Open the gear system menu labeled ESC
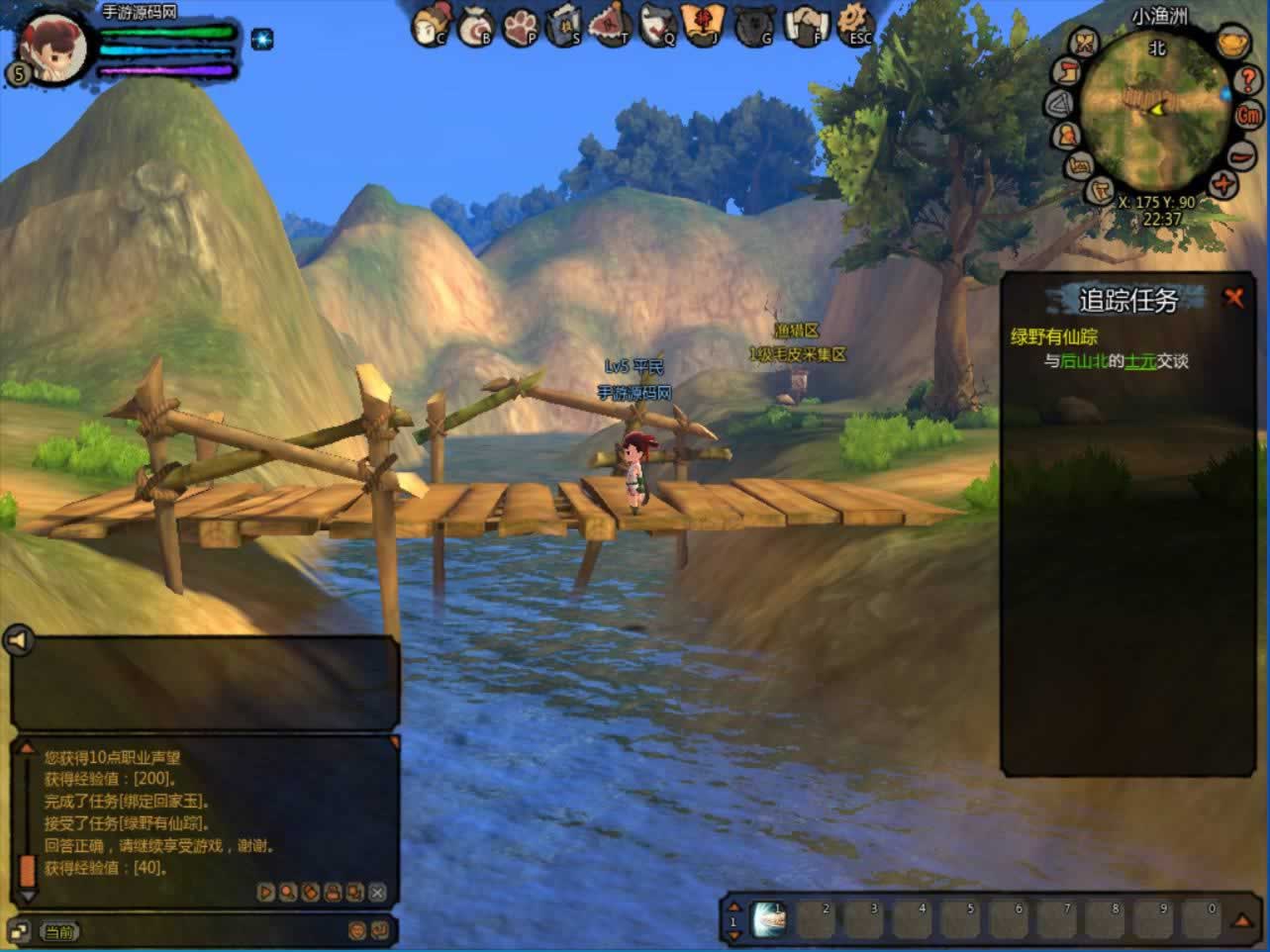Image resolution: width=1270 pixels, height=952 pixels. pos(854,24)
